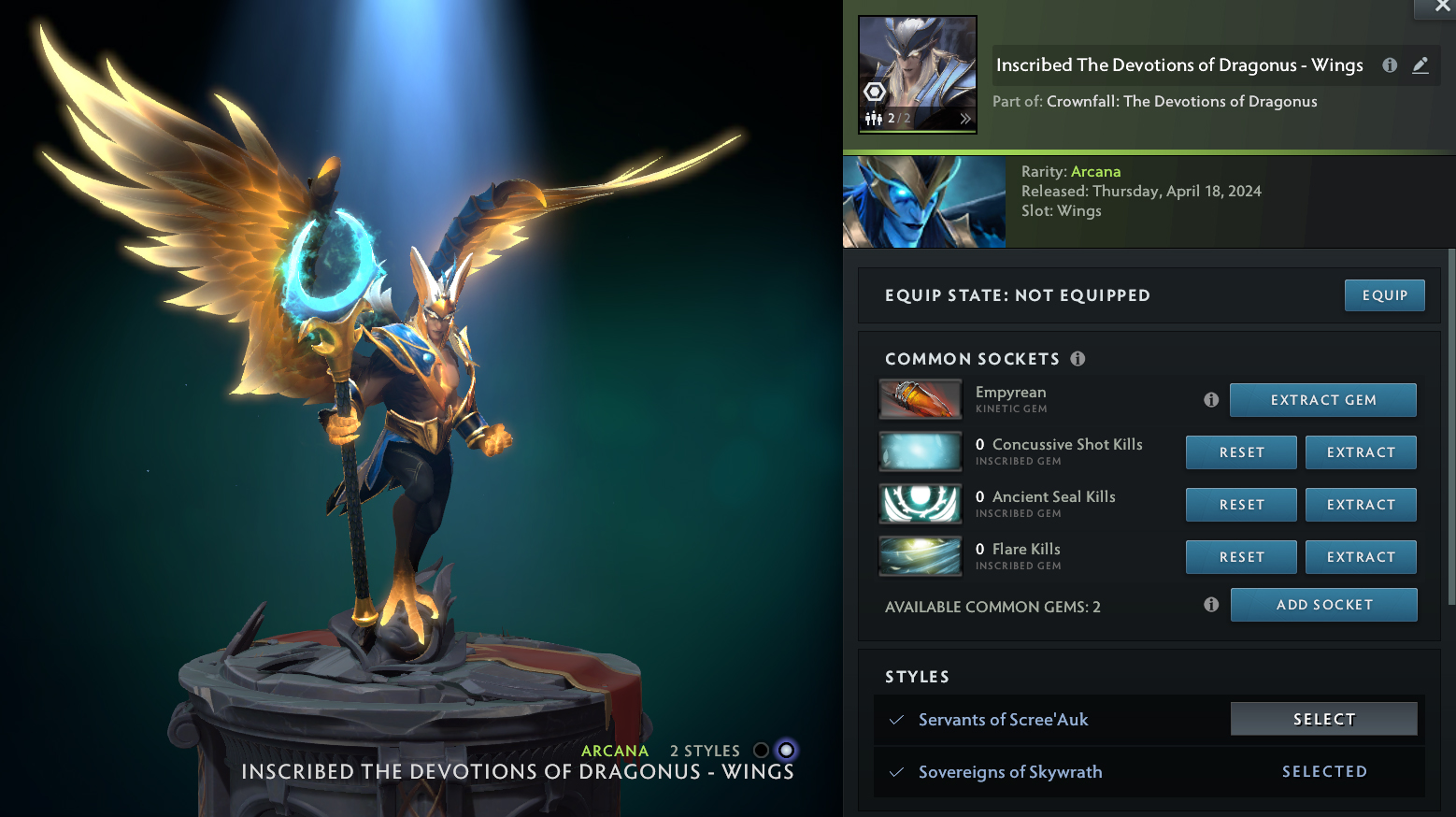Add a new common socket
The width and height of the screenshot is (1456, 817).
pyautogui.click(x=1323, y=605)
